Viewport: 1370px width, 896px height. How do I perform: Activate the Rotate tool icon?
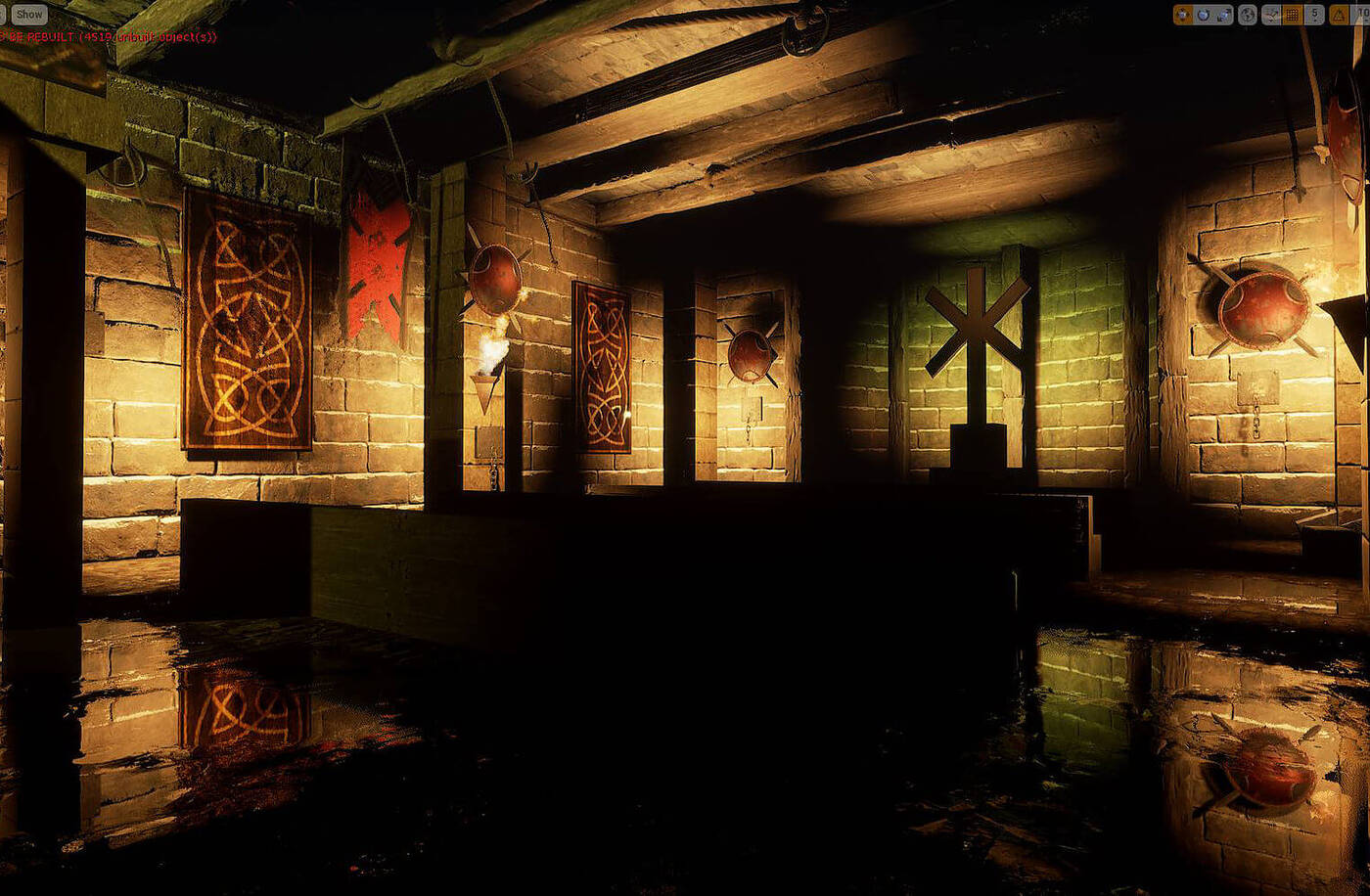point(1203,14)
